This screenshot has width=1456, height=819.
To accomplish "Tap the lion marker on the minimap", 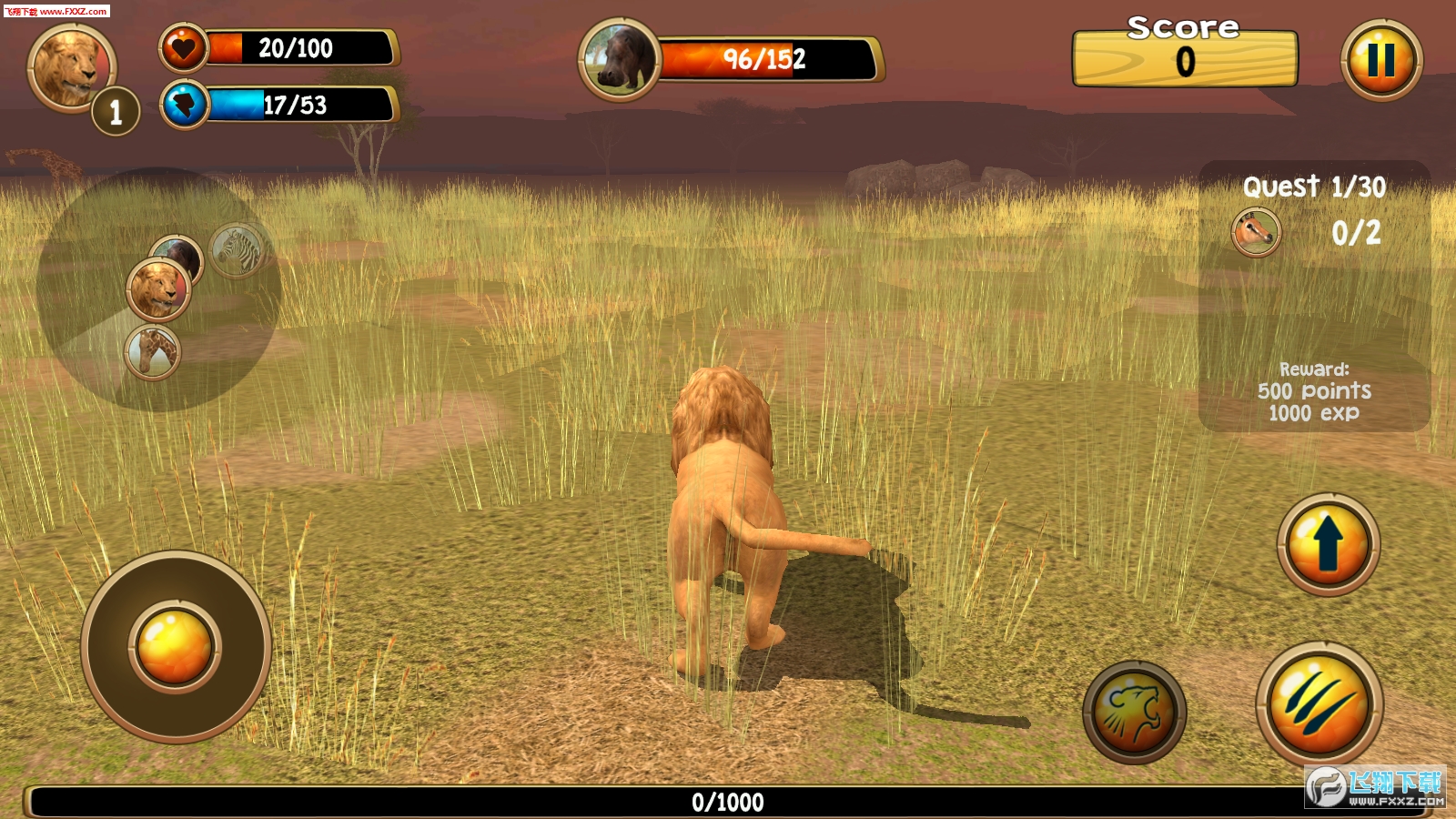I will click(157, 289).
